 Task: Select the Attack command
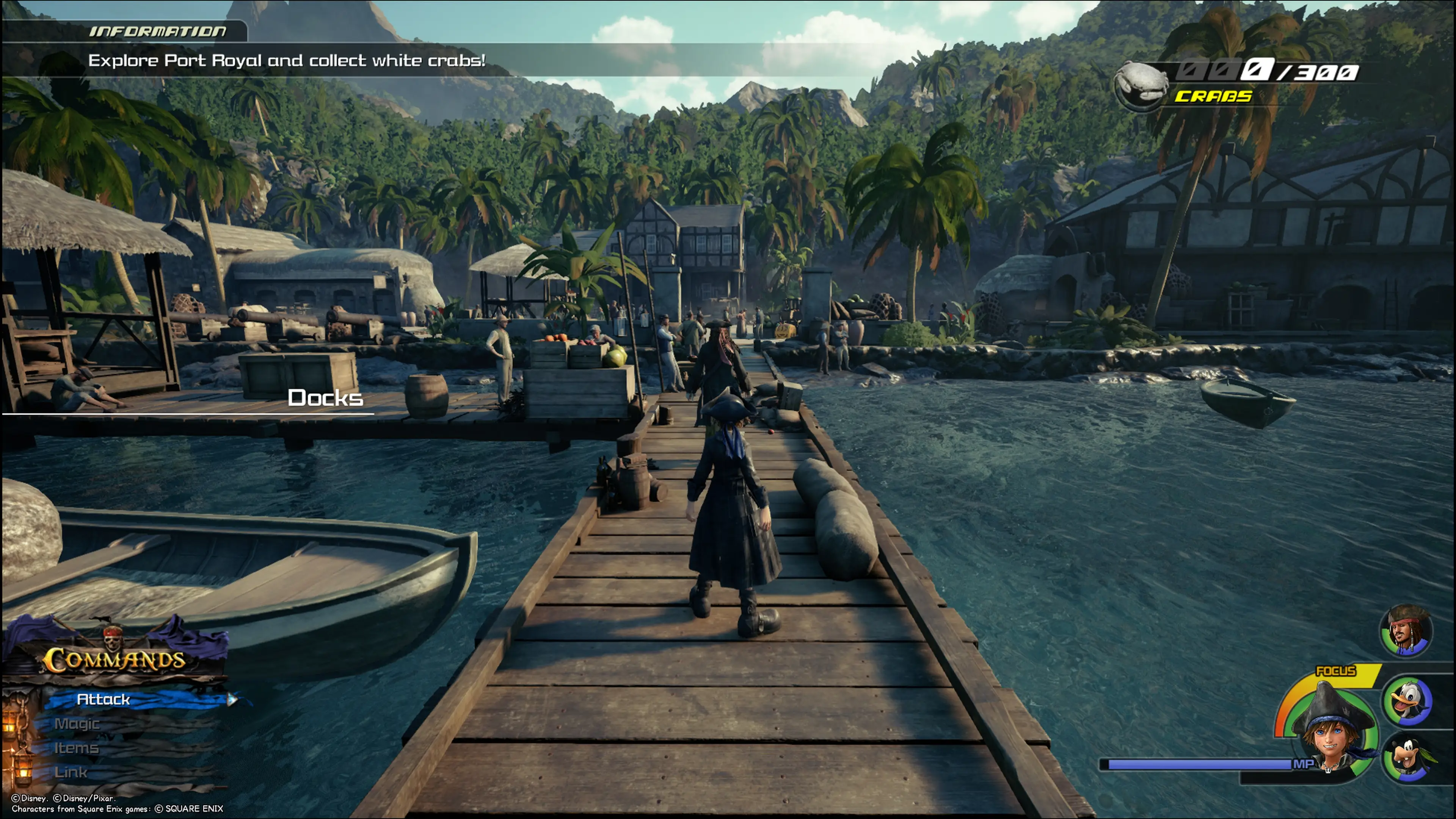click(x=104, y=700)
